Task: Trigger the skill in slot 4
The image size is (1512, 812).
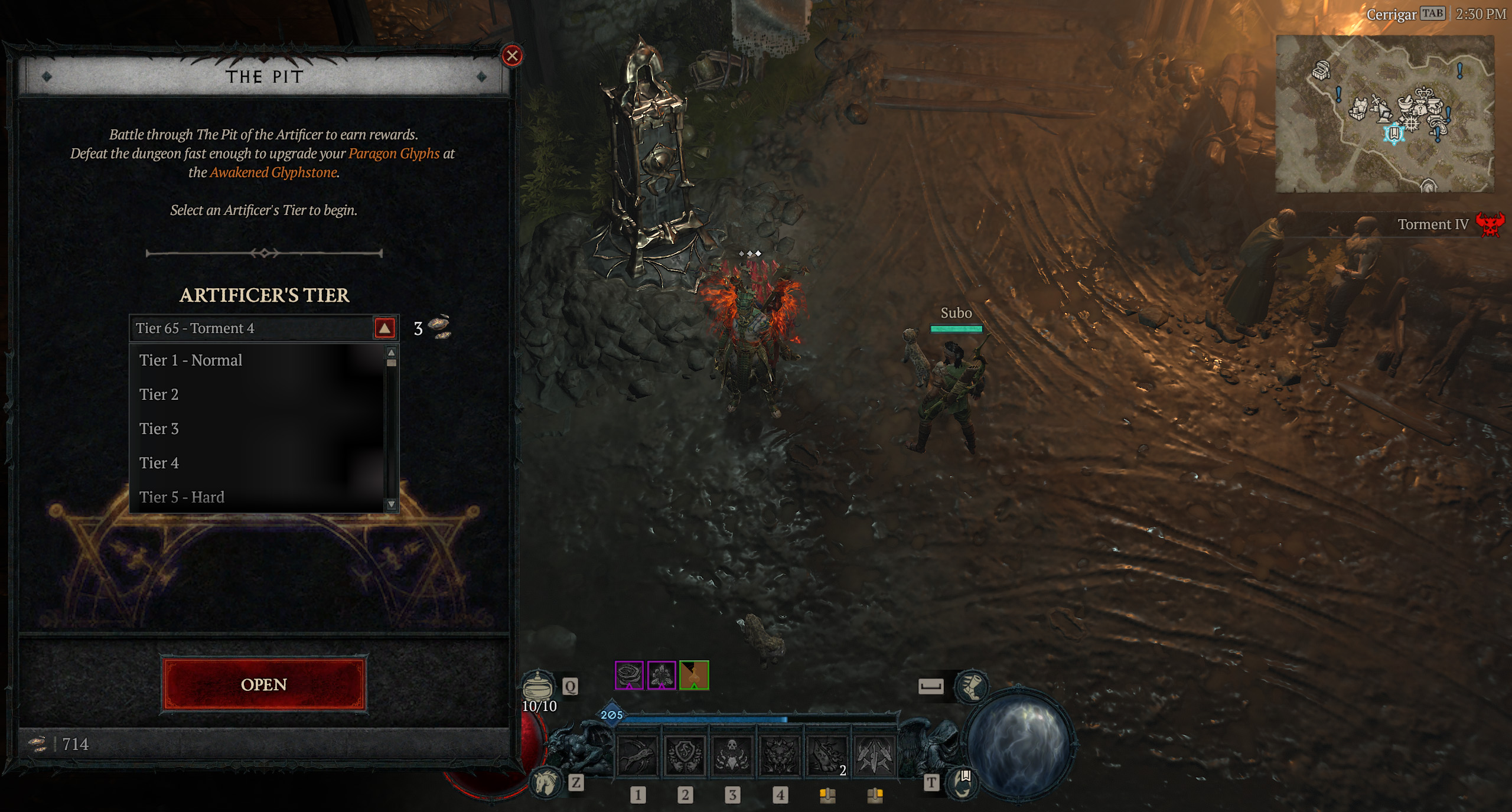Action: pos(780,756)
